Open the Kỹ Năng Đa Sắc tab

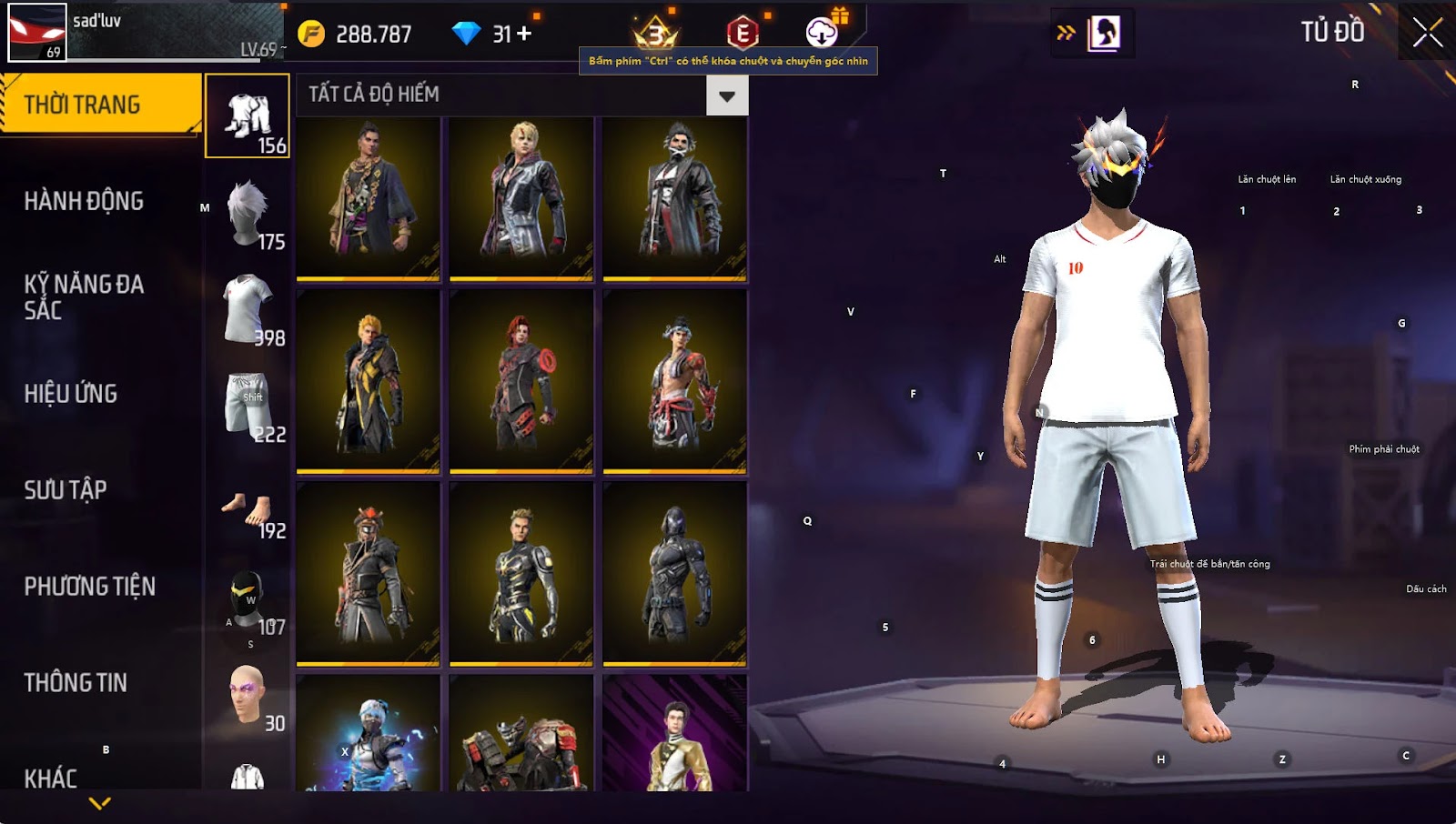point(84,297)
